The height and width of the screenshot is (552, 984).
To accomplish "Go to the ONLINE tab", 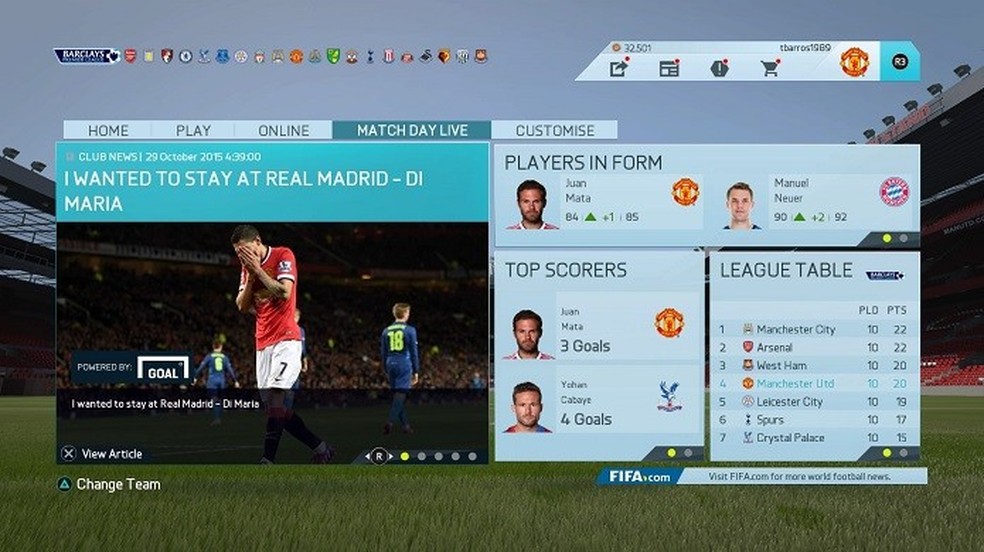I will (284, 130).
